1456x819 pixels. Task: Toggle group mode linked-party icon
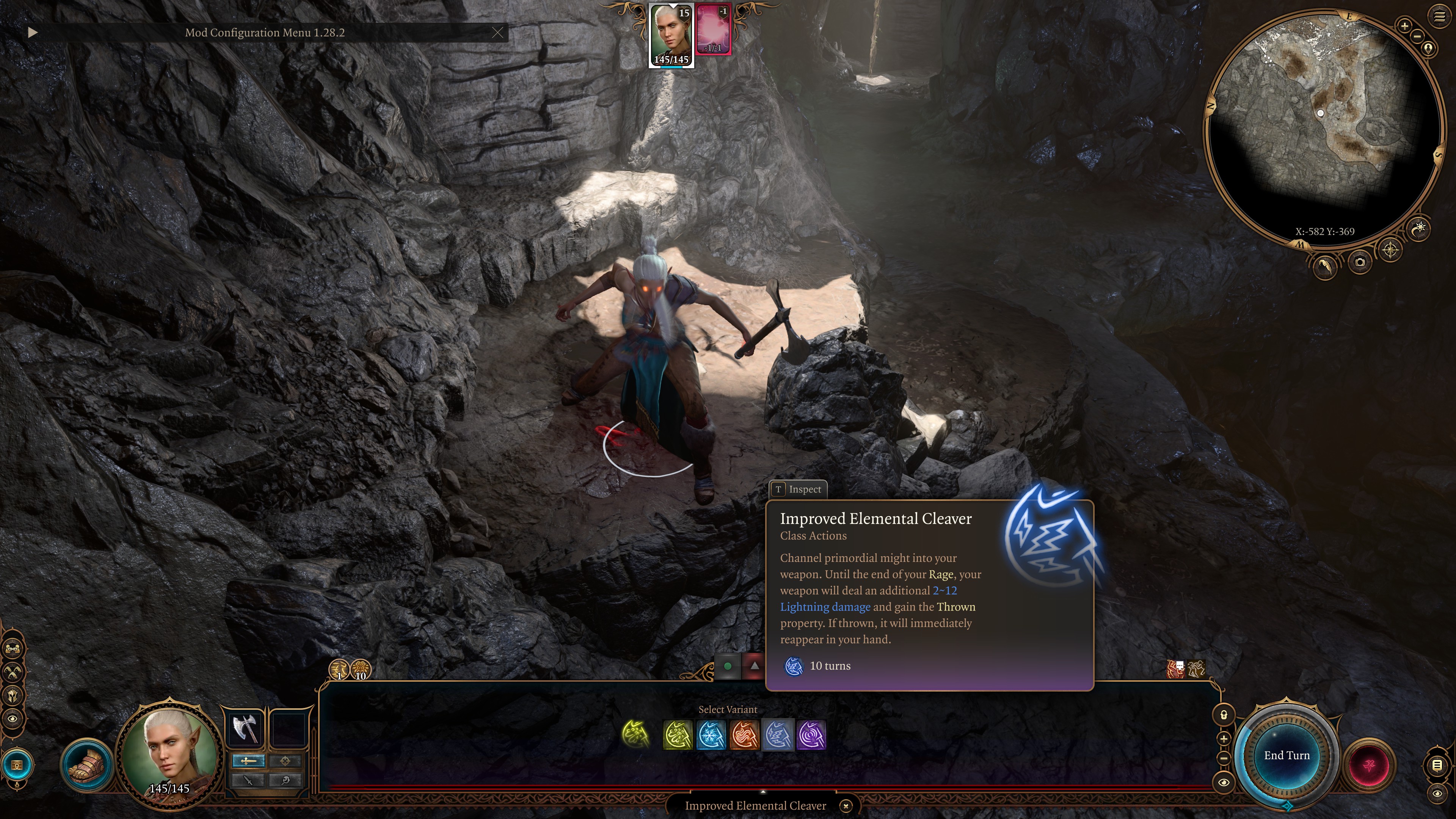13,648
